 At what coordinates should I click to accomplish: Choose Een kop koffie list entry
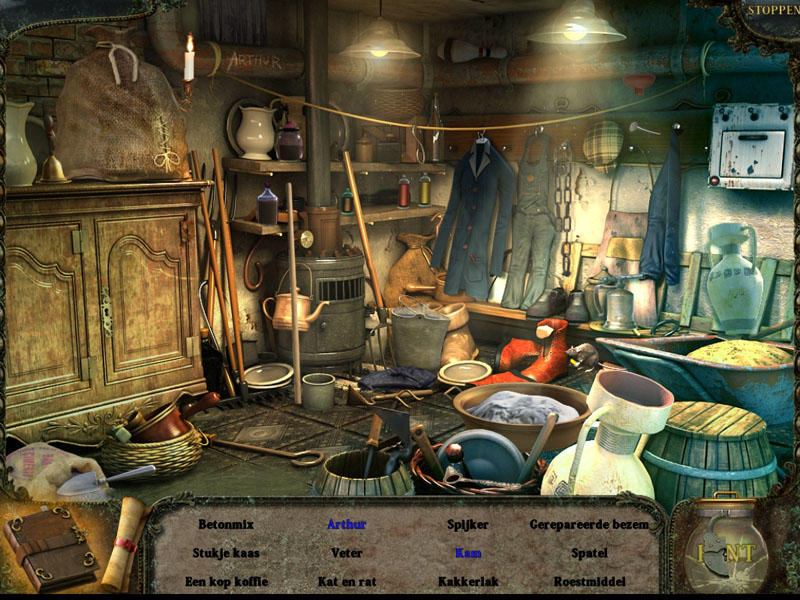[x=226, y=581]
